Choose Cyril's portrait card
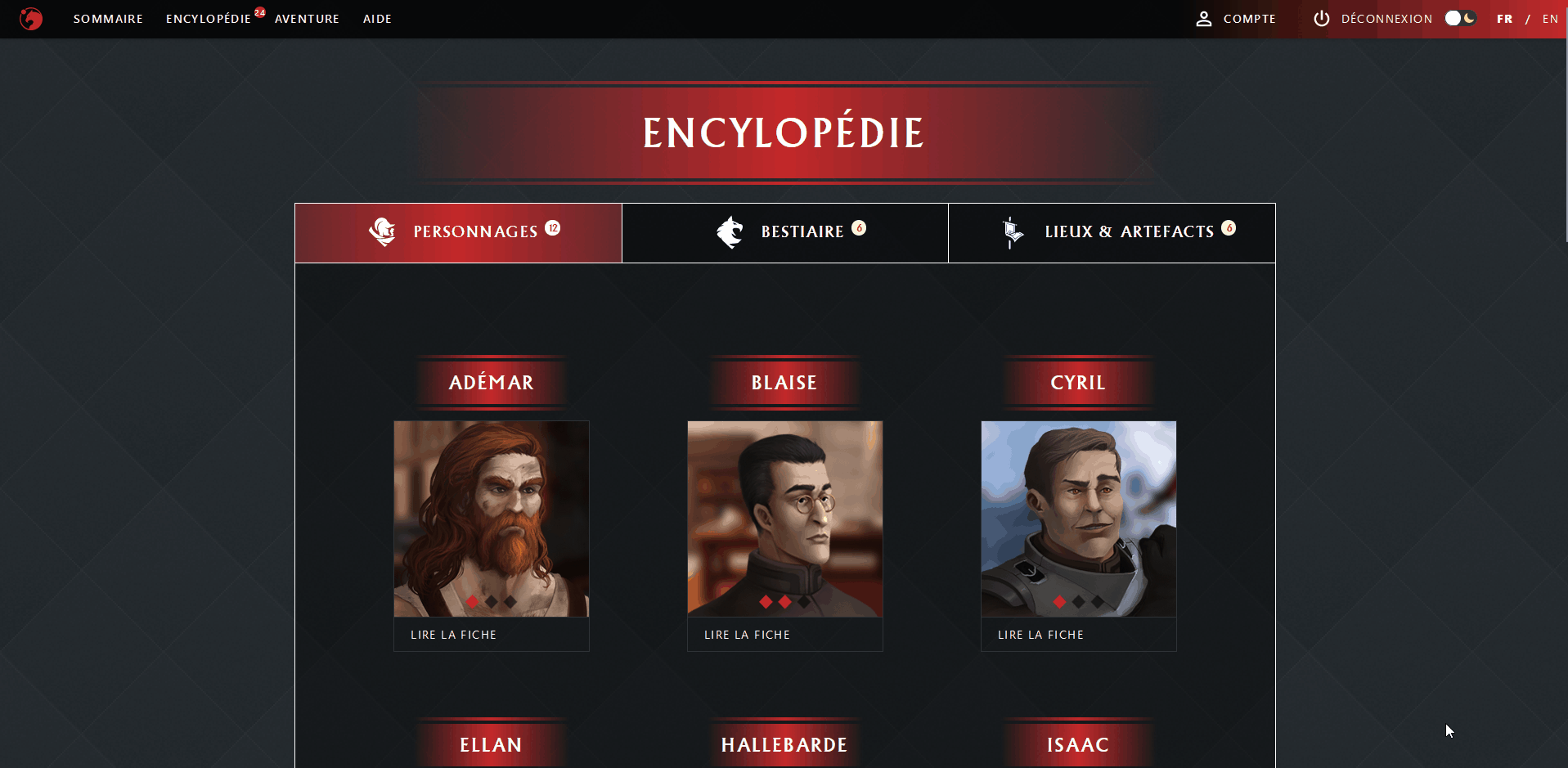This screenshot has width=1568, height=768. [1079, 519]
